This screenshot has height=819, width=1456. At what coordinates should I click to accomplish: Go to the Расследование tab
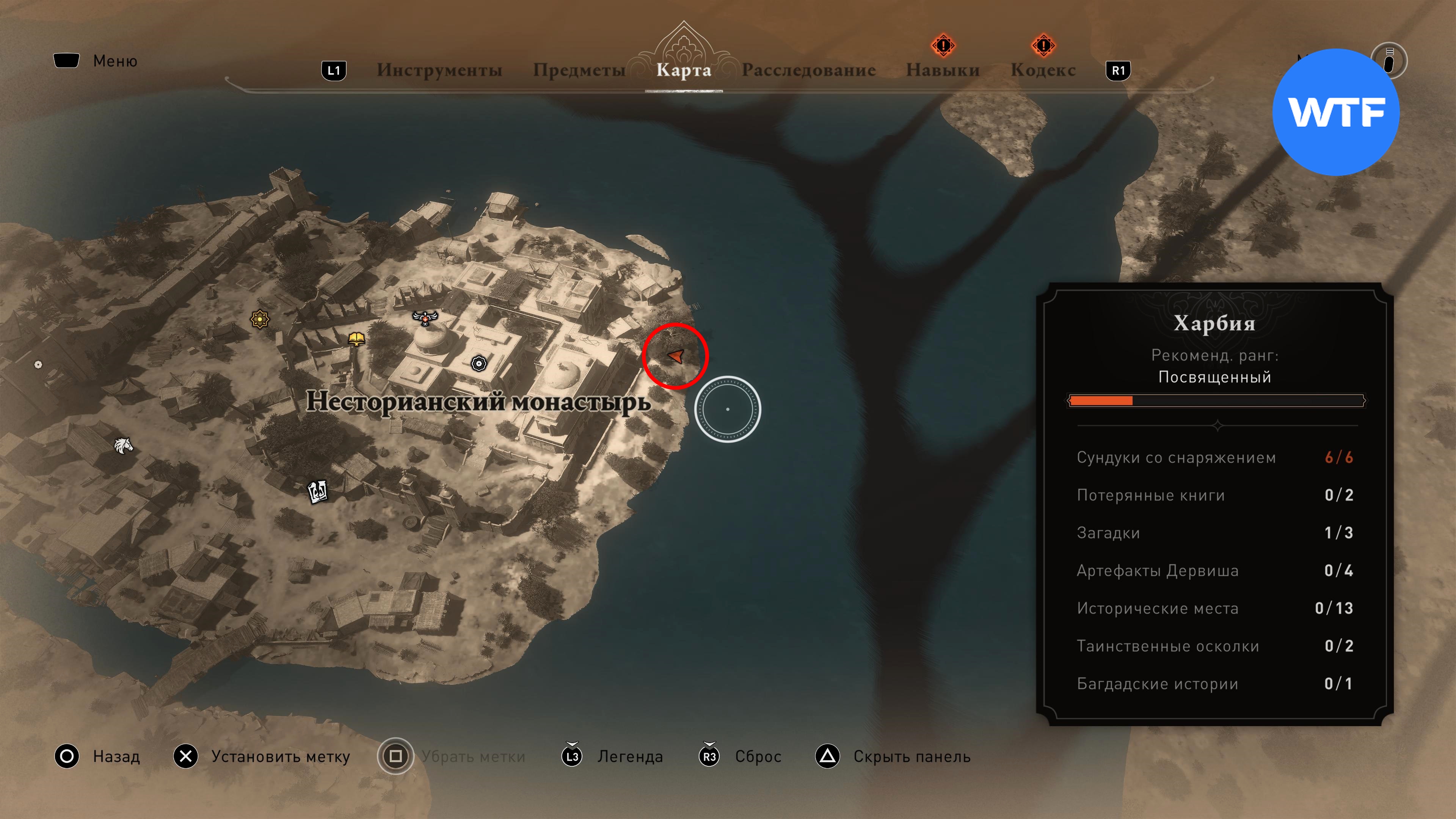pos(808,70)
